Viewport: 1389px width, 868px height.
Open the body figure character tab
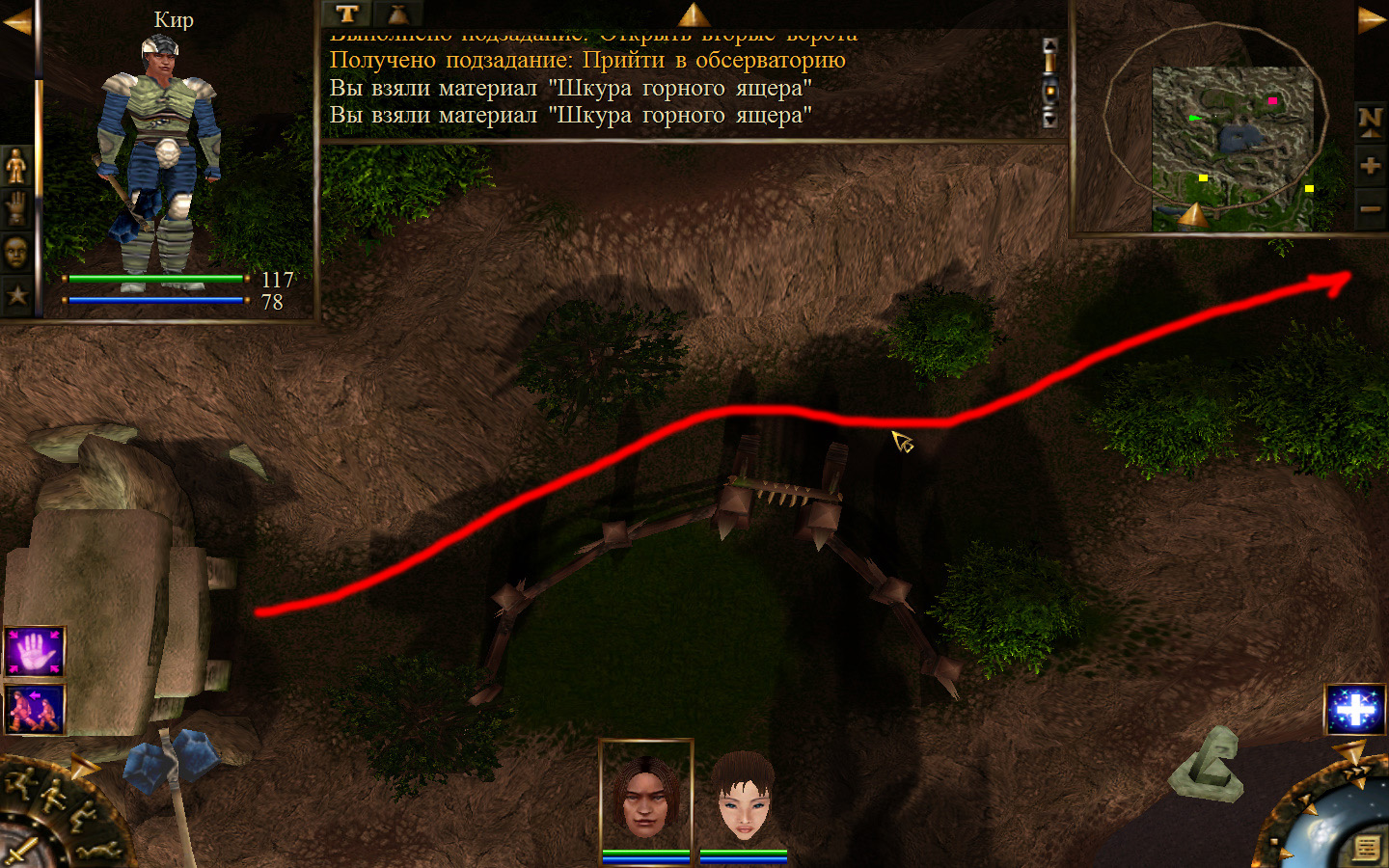point(16,168)
